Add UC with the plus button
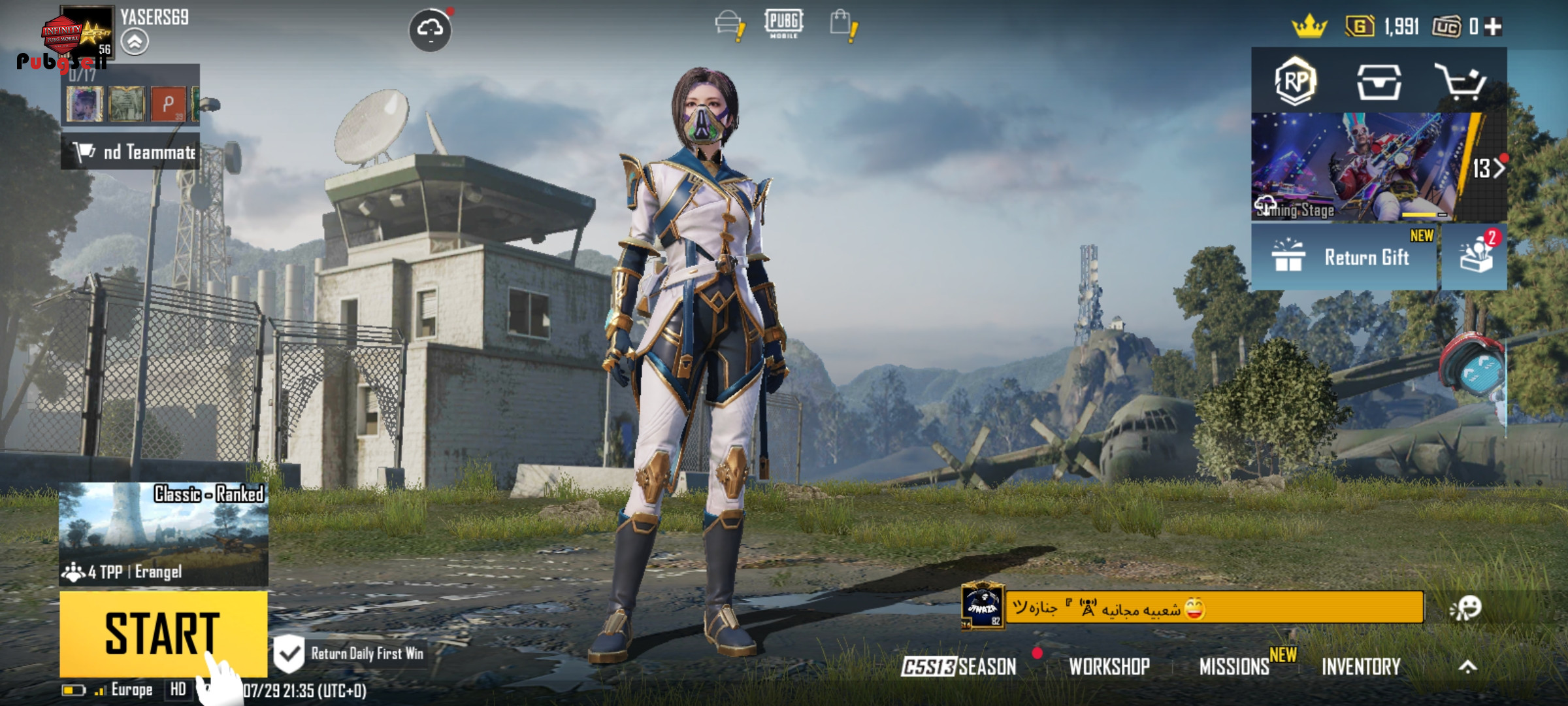This screenshot has width=1568, height=706. (x=1493, y=27)
